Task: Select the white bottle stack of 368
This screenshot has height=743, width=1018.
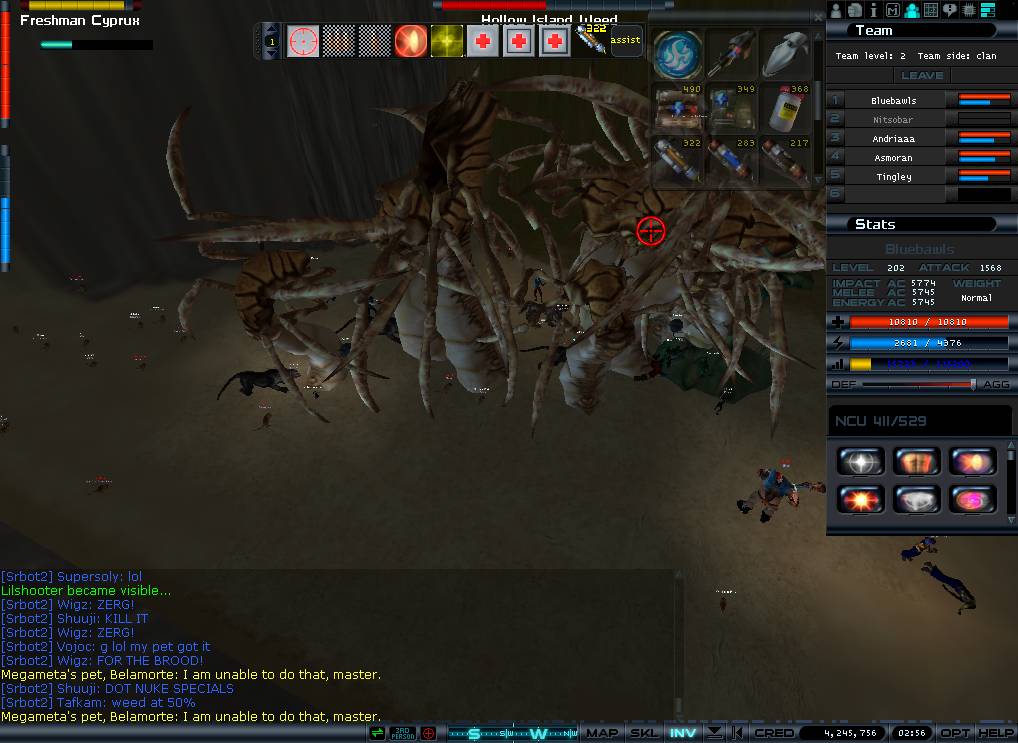Action: tap(785, 108)
